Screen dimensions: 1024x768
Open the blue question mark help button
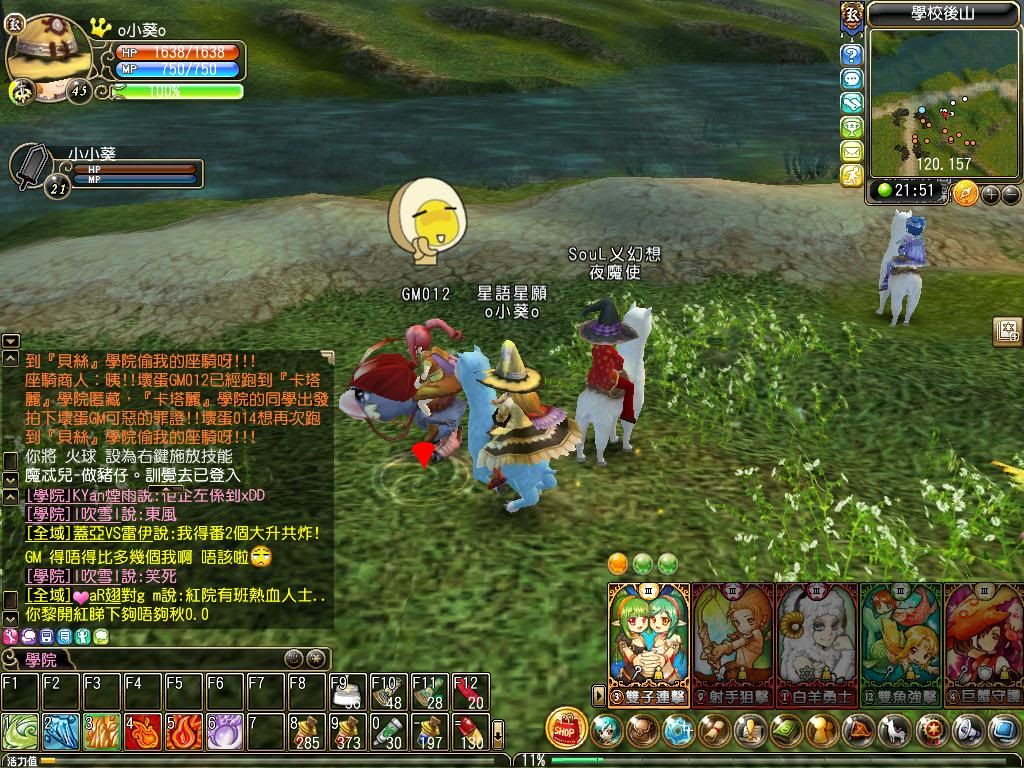[x=851, y=54]
